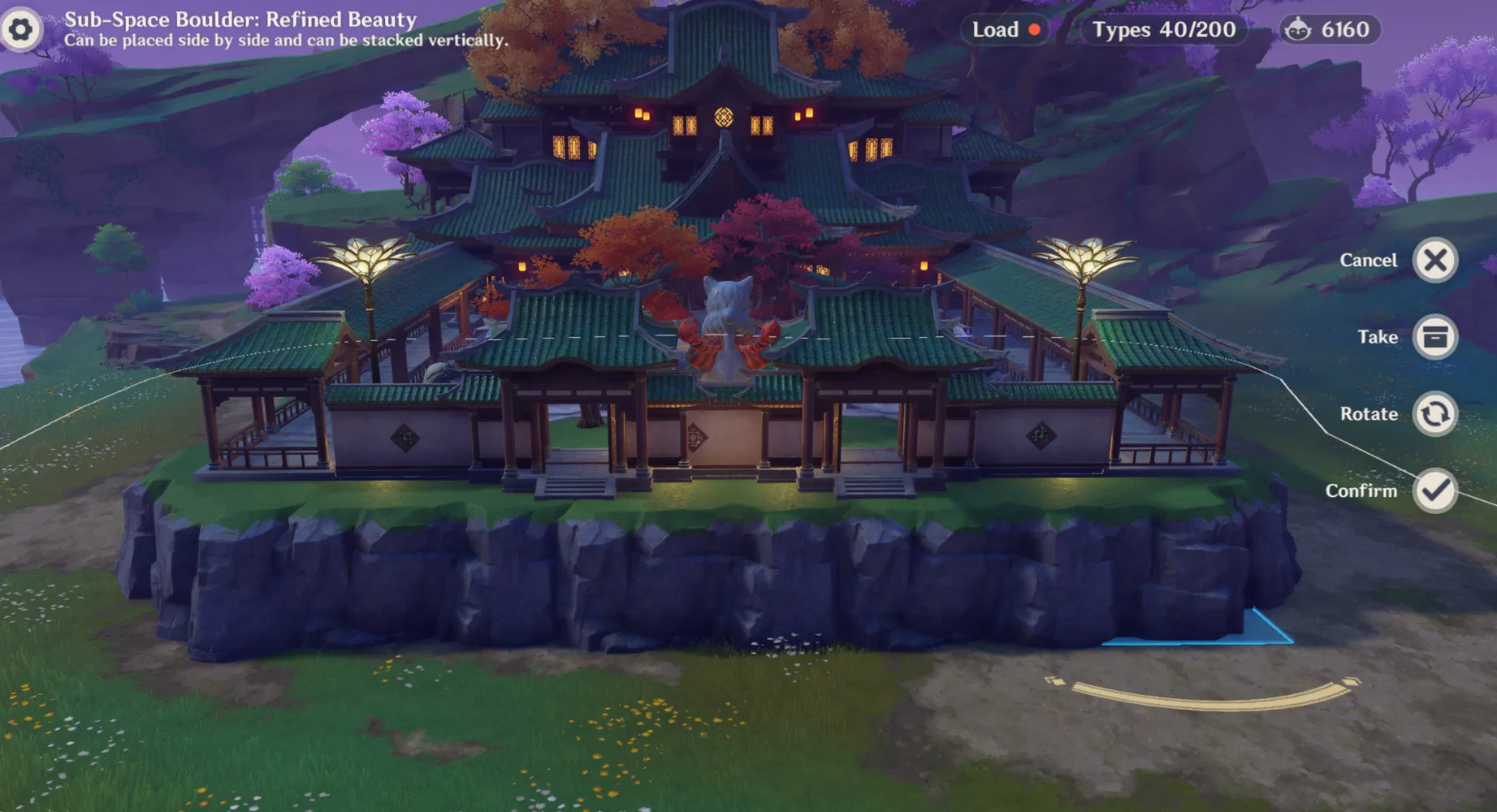Click the Rotate circular arrows icon
The width and height of the screenshot is (1497, 812).
tap(1434, 412)
